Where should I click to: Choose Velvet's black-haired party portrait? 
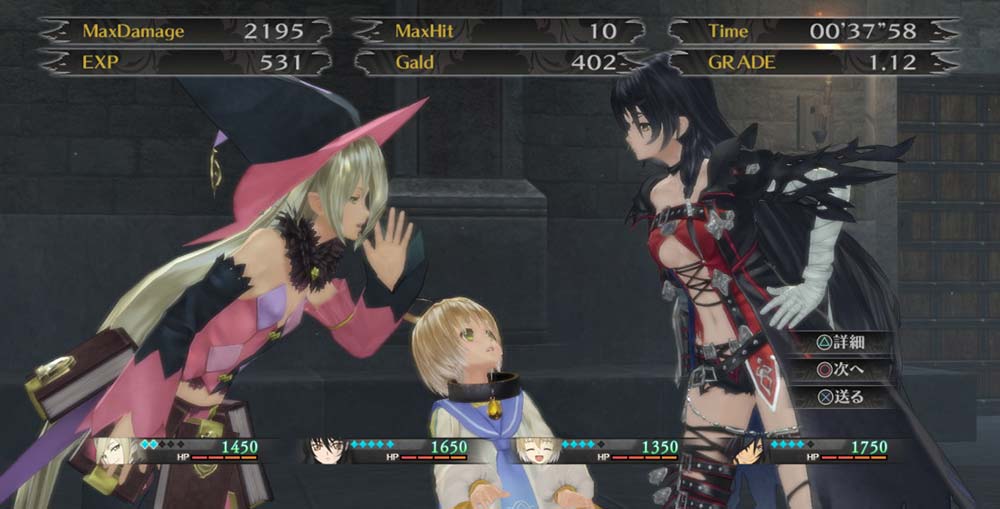click(x=327, y=450)
